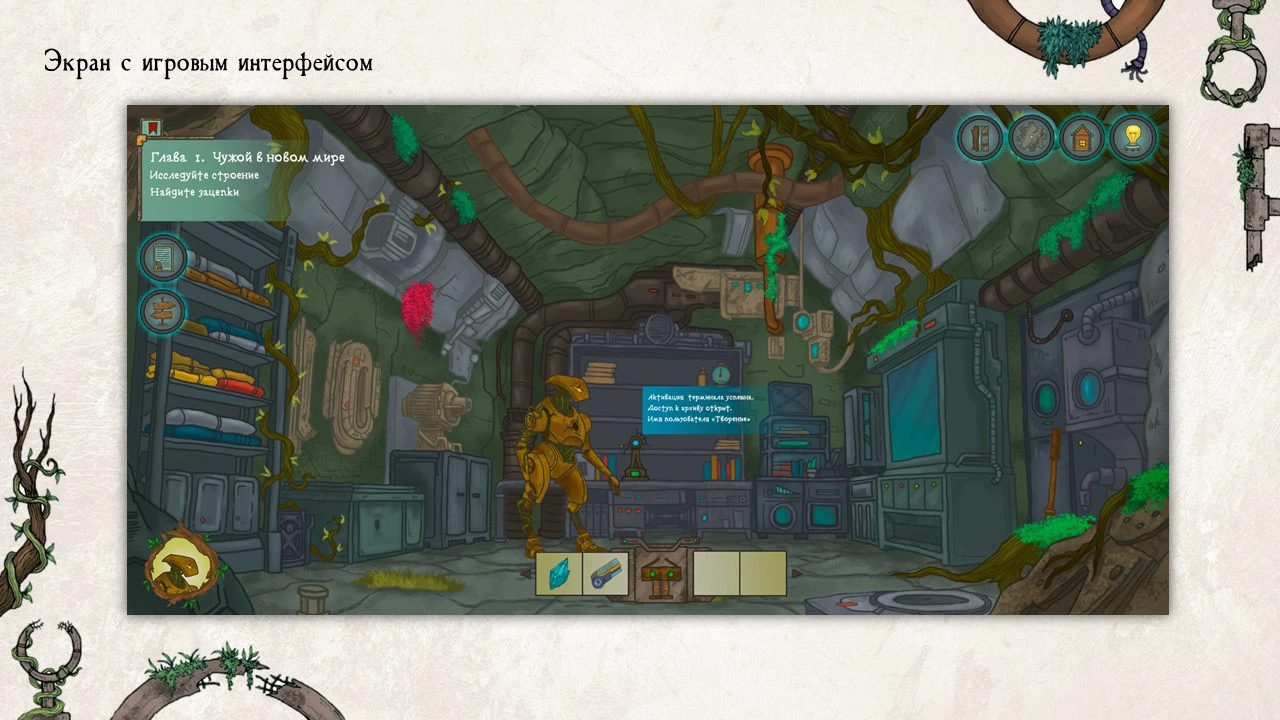Open the wooden door exit icon
1280x720 pixels.
pos(981,138)
